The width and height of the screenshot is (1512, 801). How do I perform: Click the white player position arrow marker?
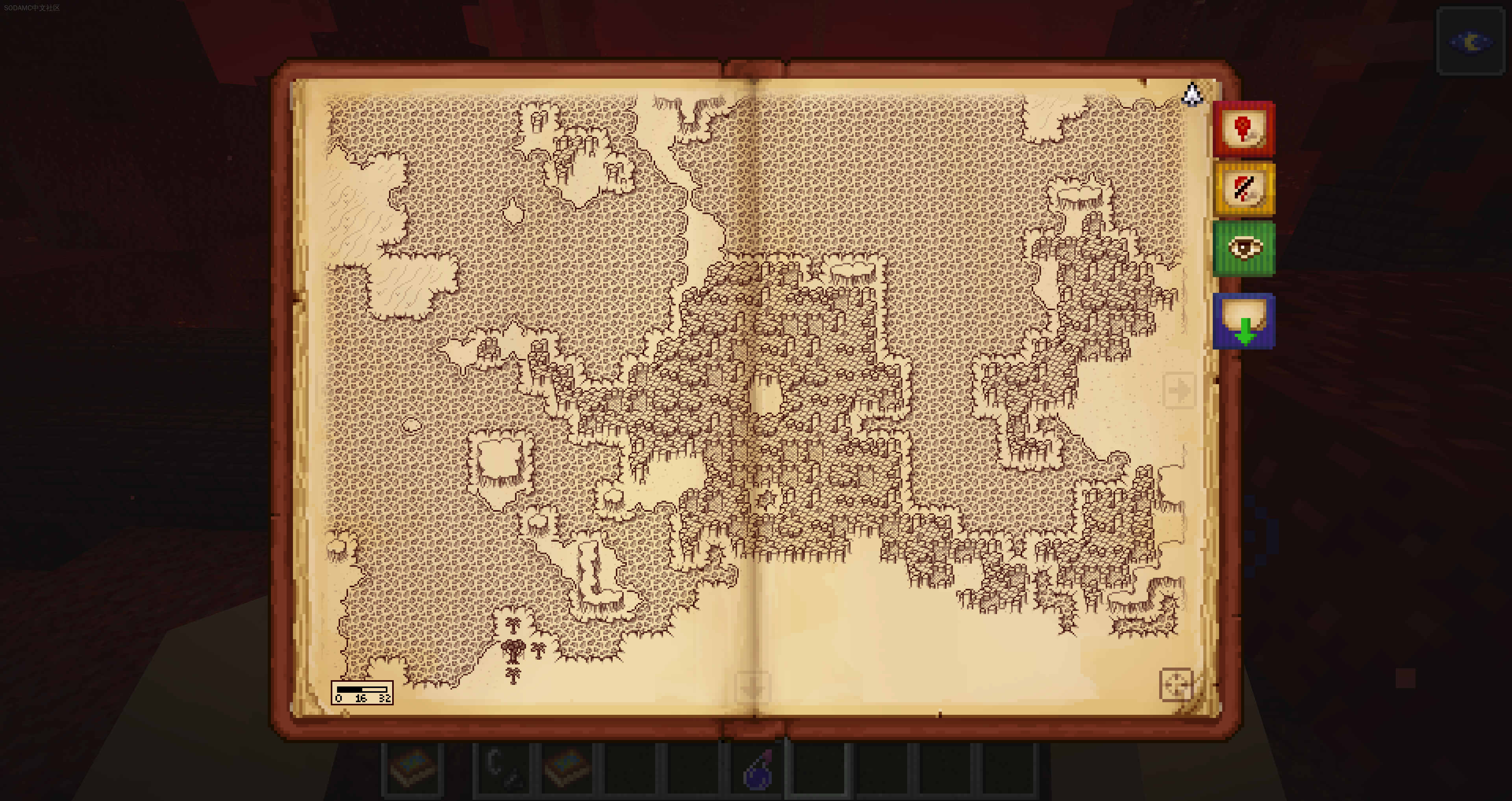1192,94
